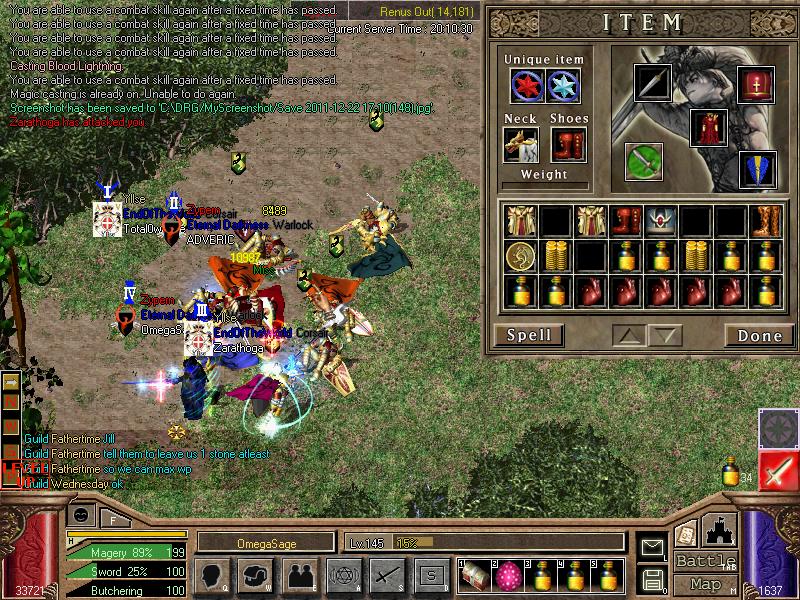
Task: Open the Spell panel
Action: point(529,335)
